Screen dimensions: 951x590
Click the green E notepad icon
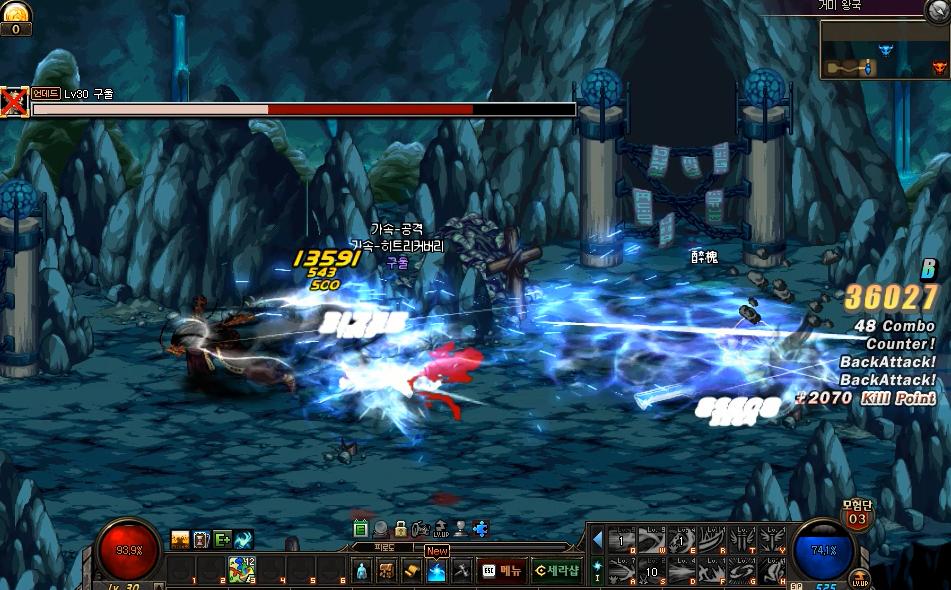tap(361, 528)
